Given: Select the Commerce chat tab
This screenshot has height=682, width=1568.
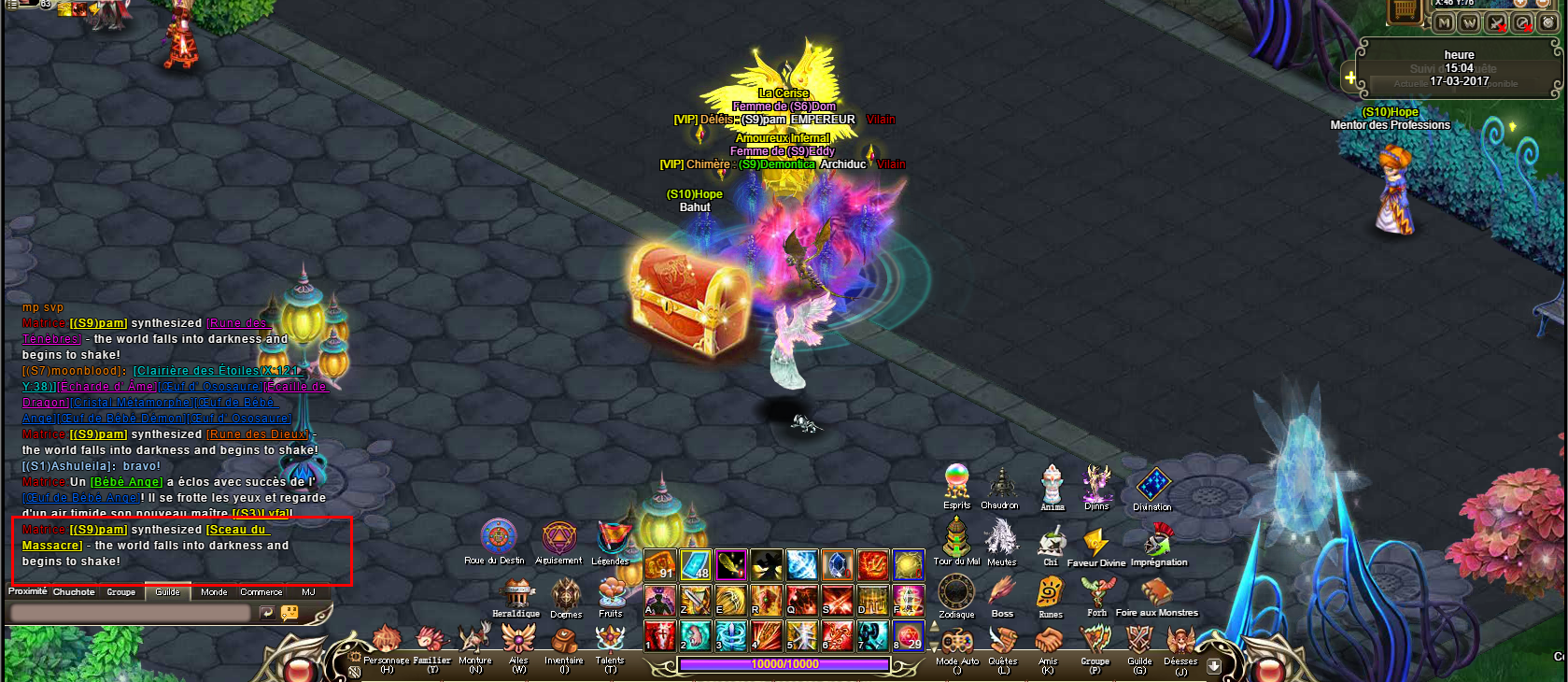Looking at the screenshot, I should click(x=261, y=592).
